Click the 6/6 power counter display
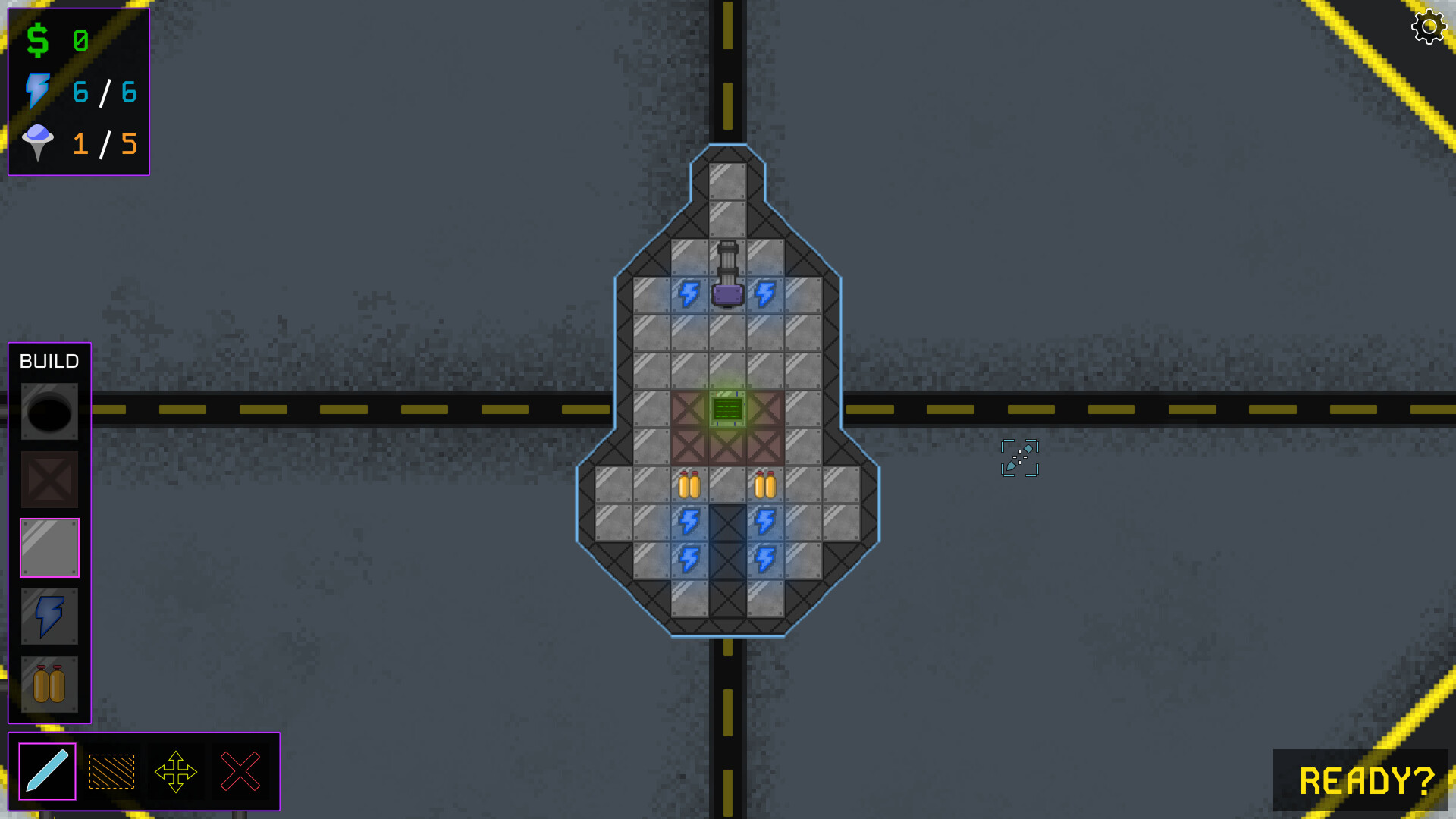This screenshot has width=1456, height=819. pyautogui.click(x=104, y=93)
